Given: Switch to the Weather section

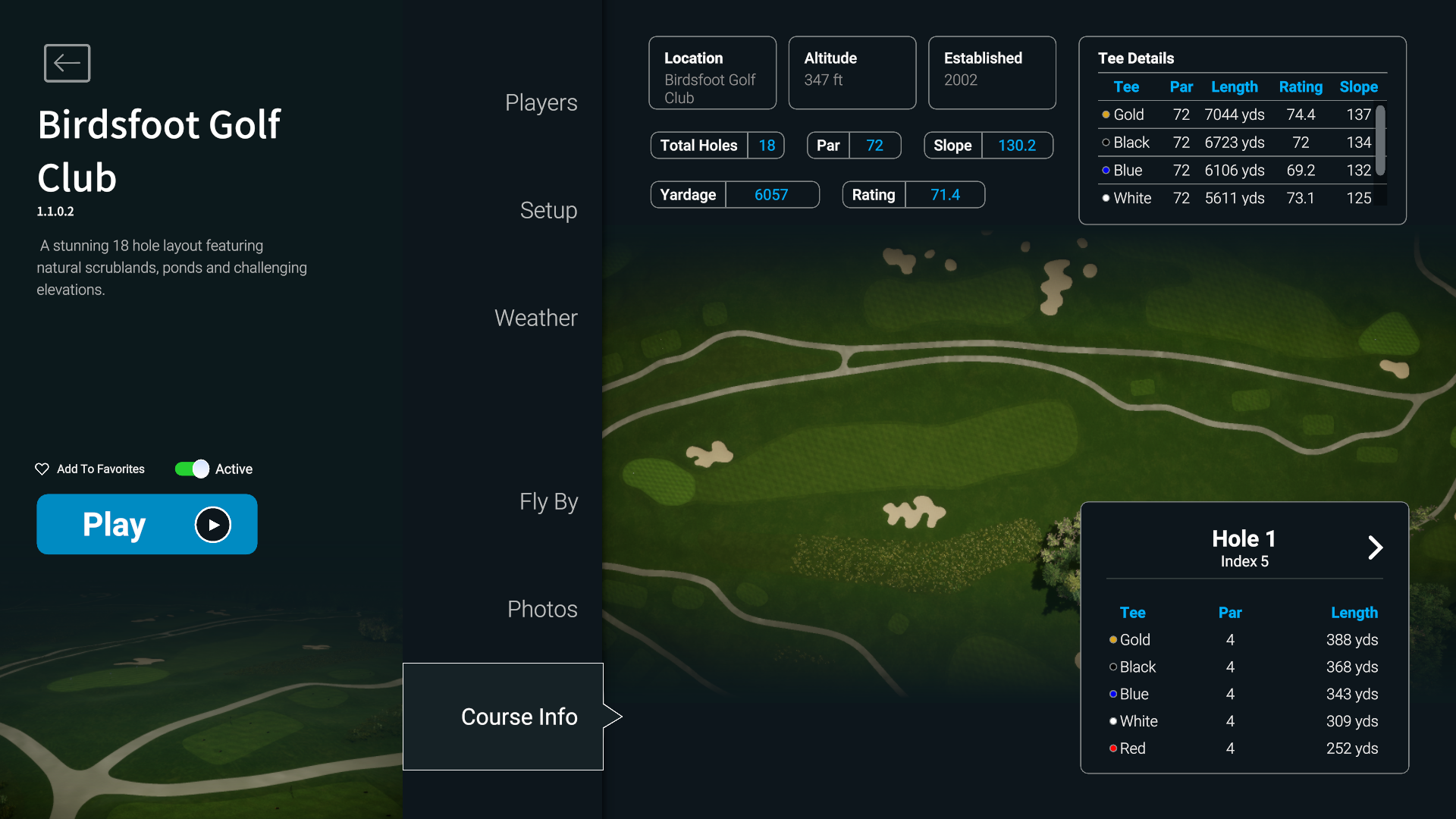Looking at the screenshot, I should pyautogui.click(x=536, y=318).
